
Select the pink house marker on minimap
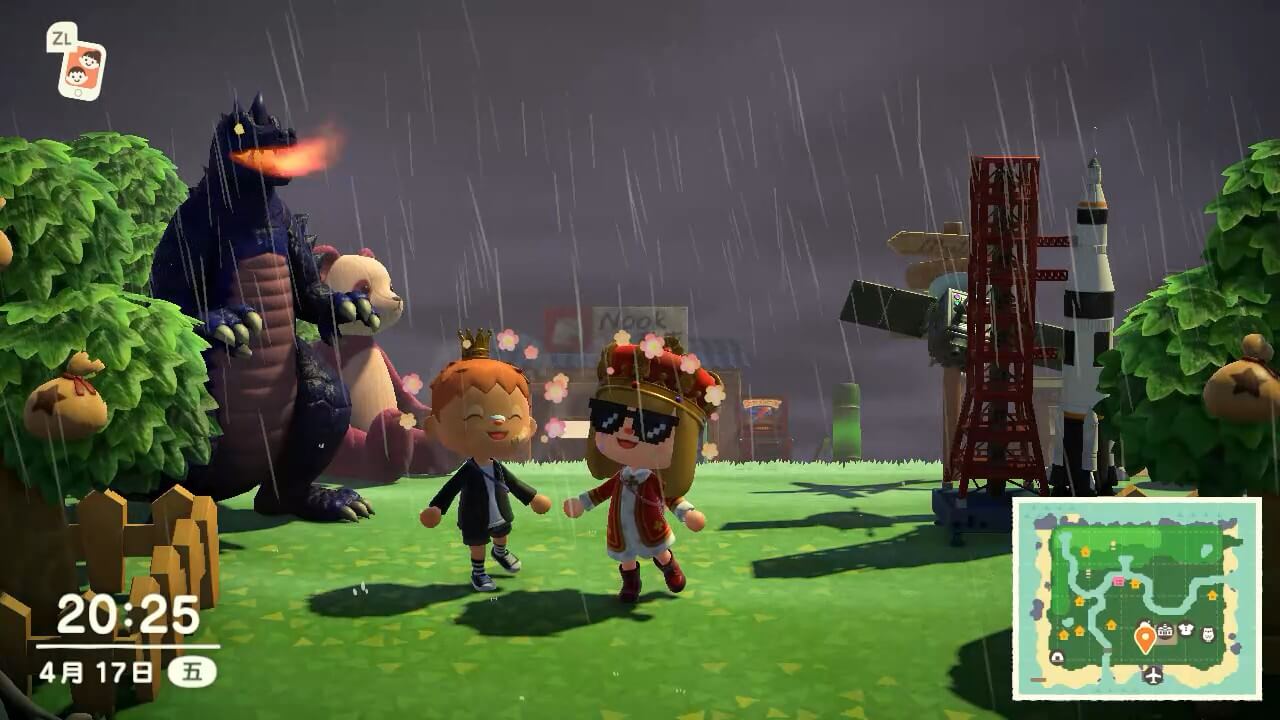click(x=1118, y=581)
